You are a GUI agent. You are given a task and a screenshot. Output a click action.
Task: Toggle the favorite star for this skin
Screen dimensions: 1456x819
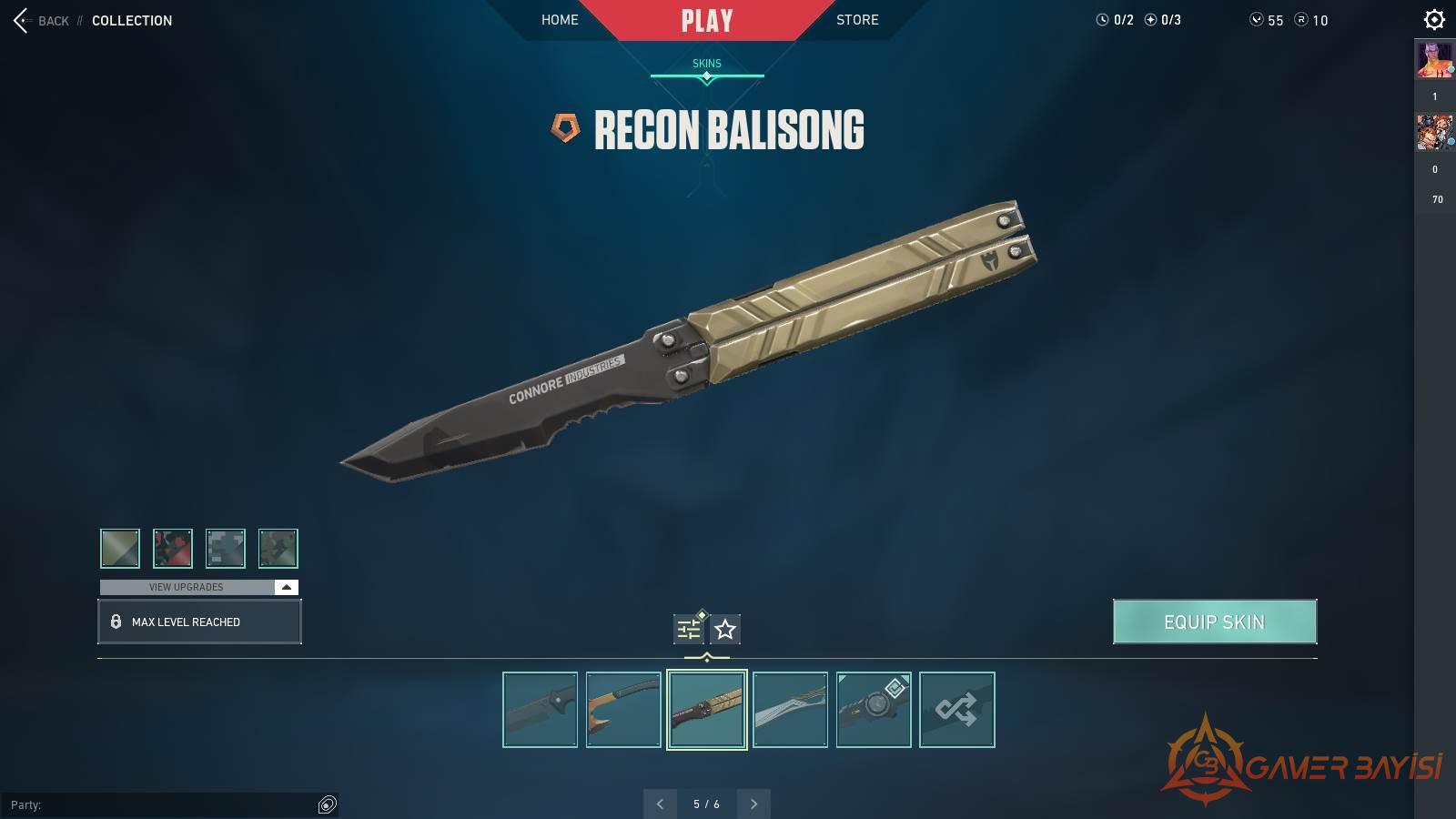[x=725, y=629]
